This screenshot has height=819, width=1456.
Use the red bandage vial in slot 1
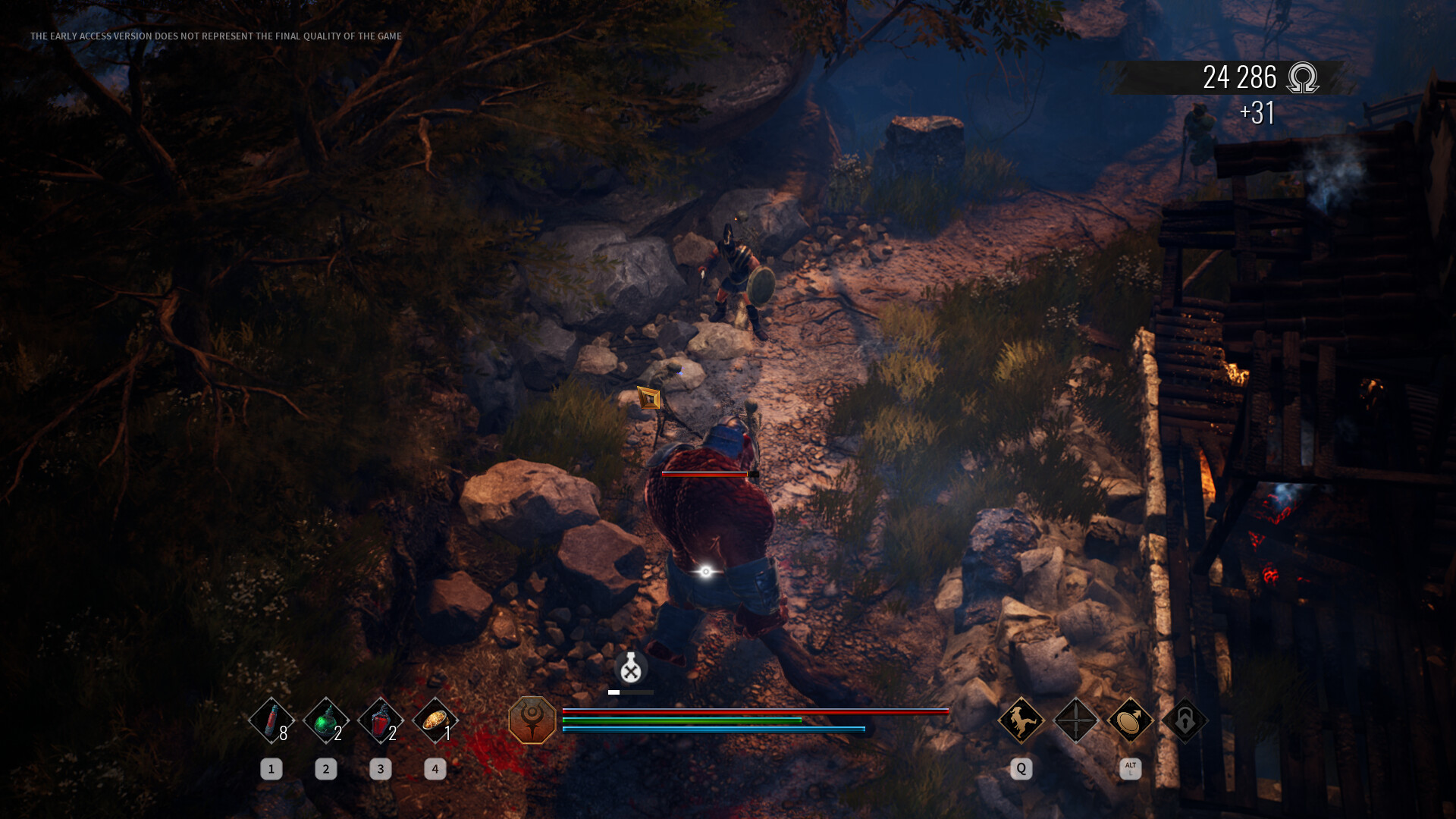click(271, 720)
